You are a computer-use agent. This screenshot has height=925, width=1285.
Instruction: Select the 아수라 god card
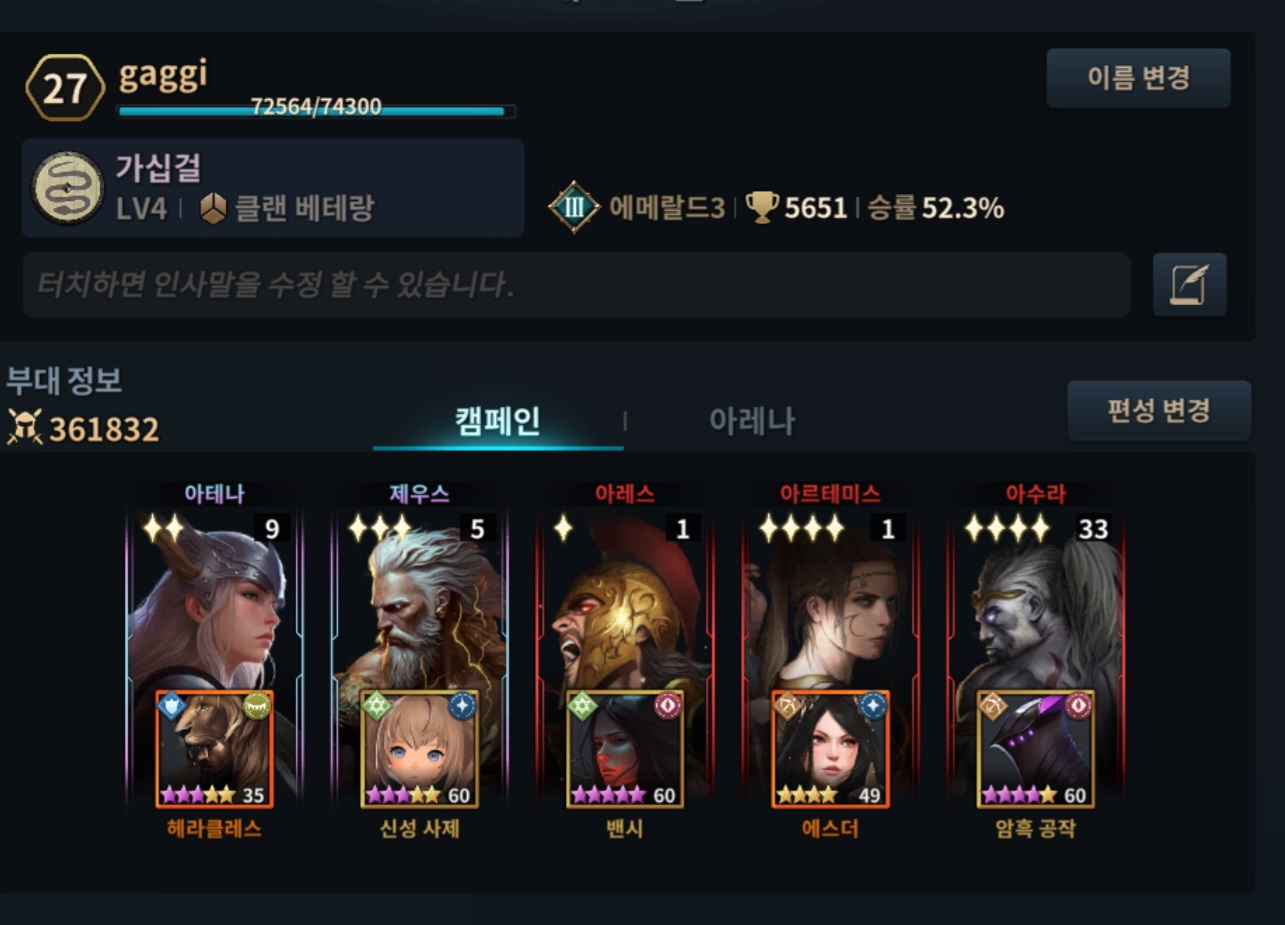[1035, 600]
